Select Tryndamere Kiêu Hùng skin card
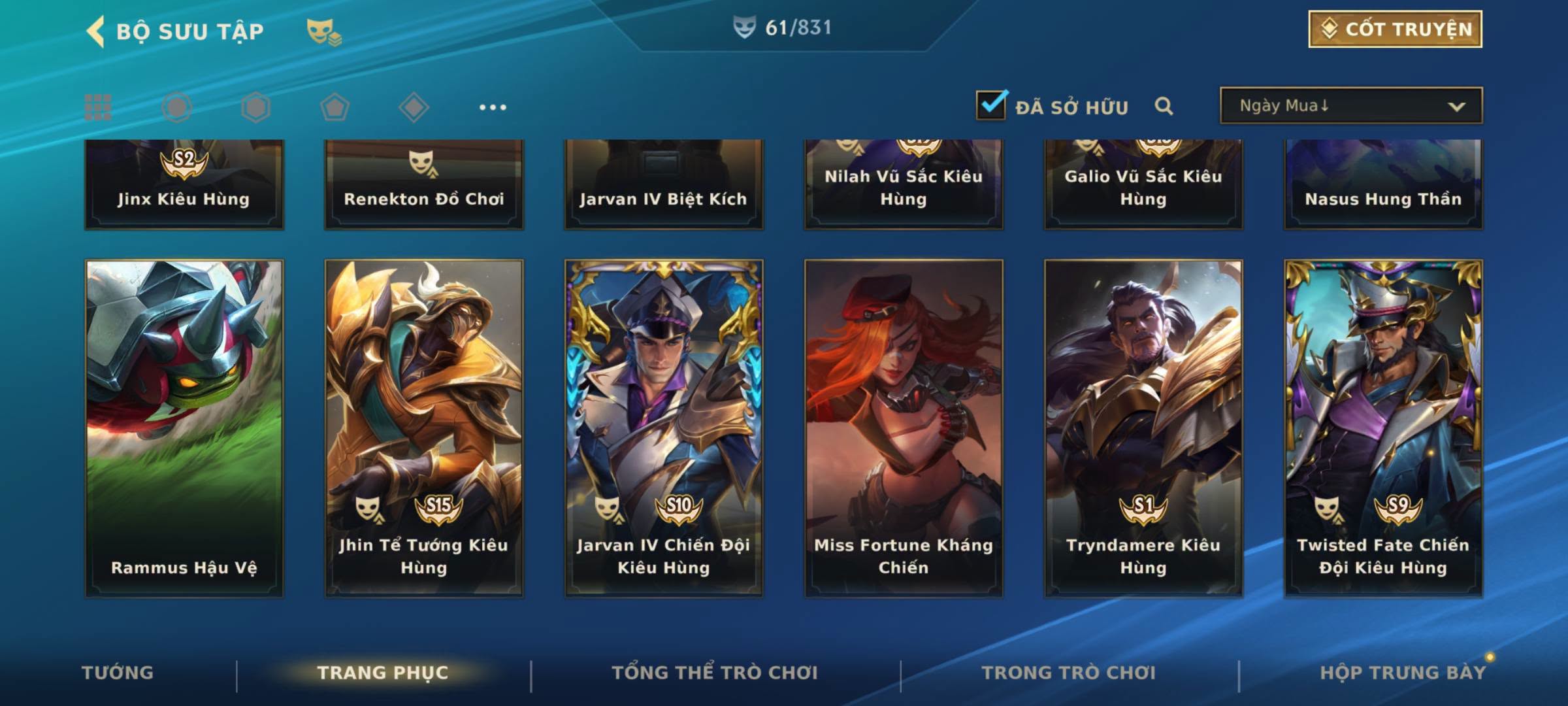This screenshot has width=1568, height=706. tap(1143, 428)
